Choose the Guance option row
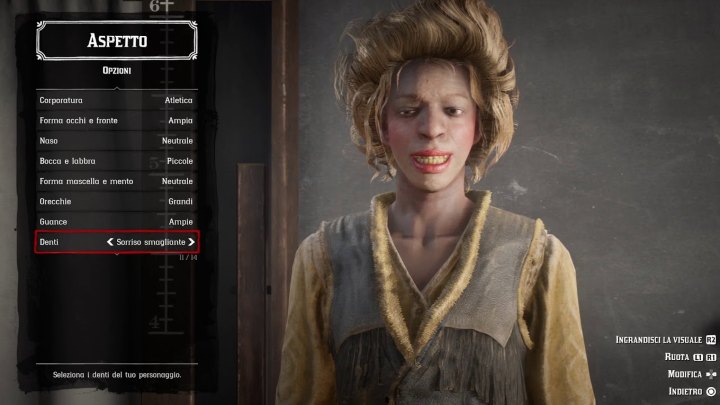720x405 pixels. point(116,221)
